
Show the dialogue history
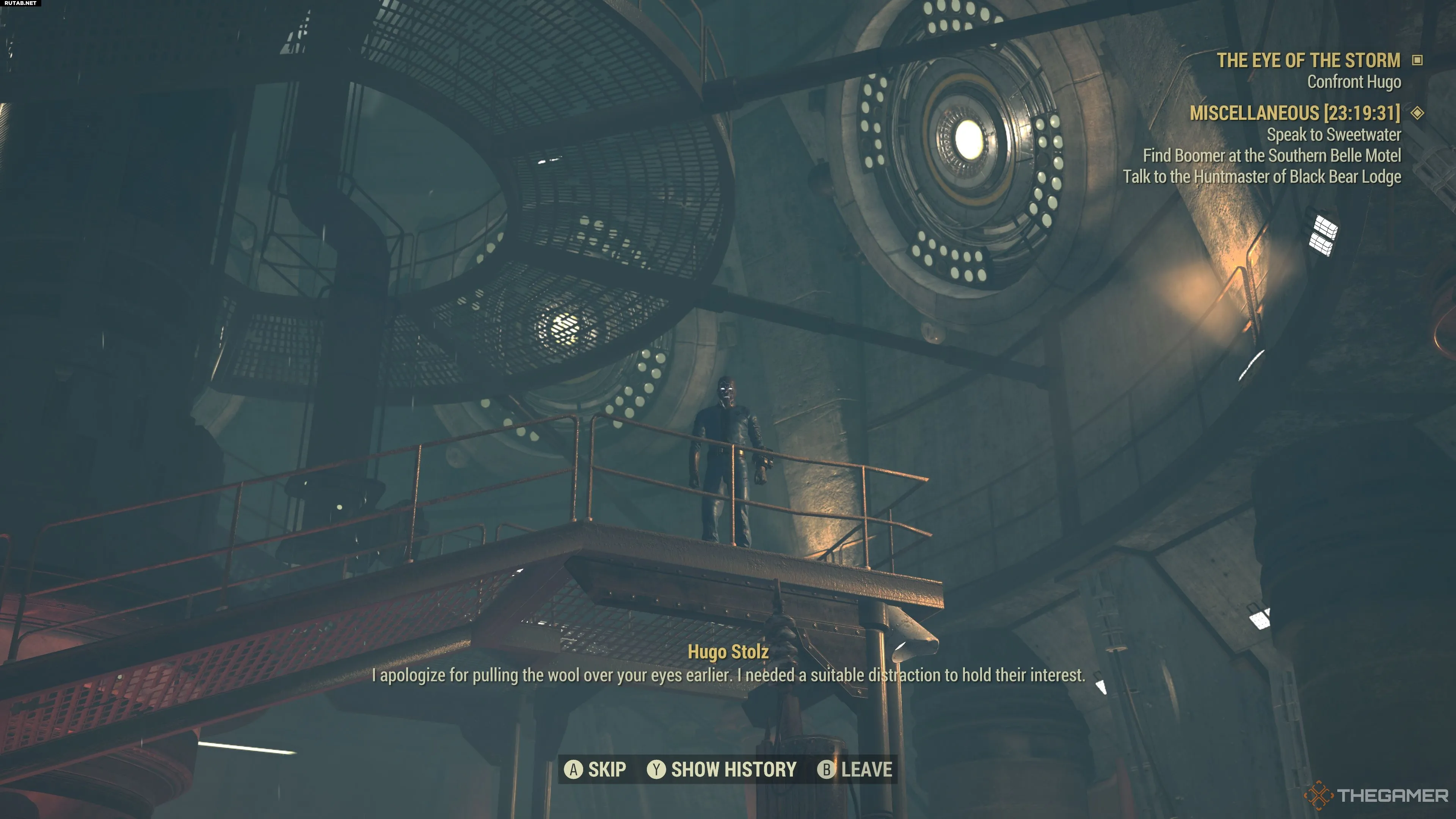tap(722, 769)
